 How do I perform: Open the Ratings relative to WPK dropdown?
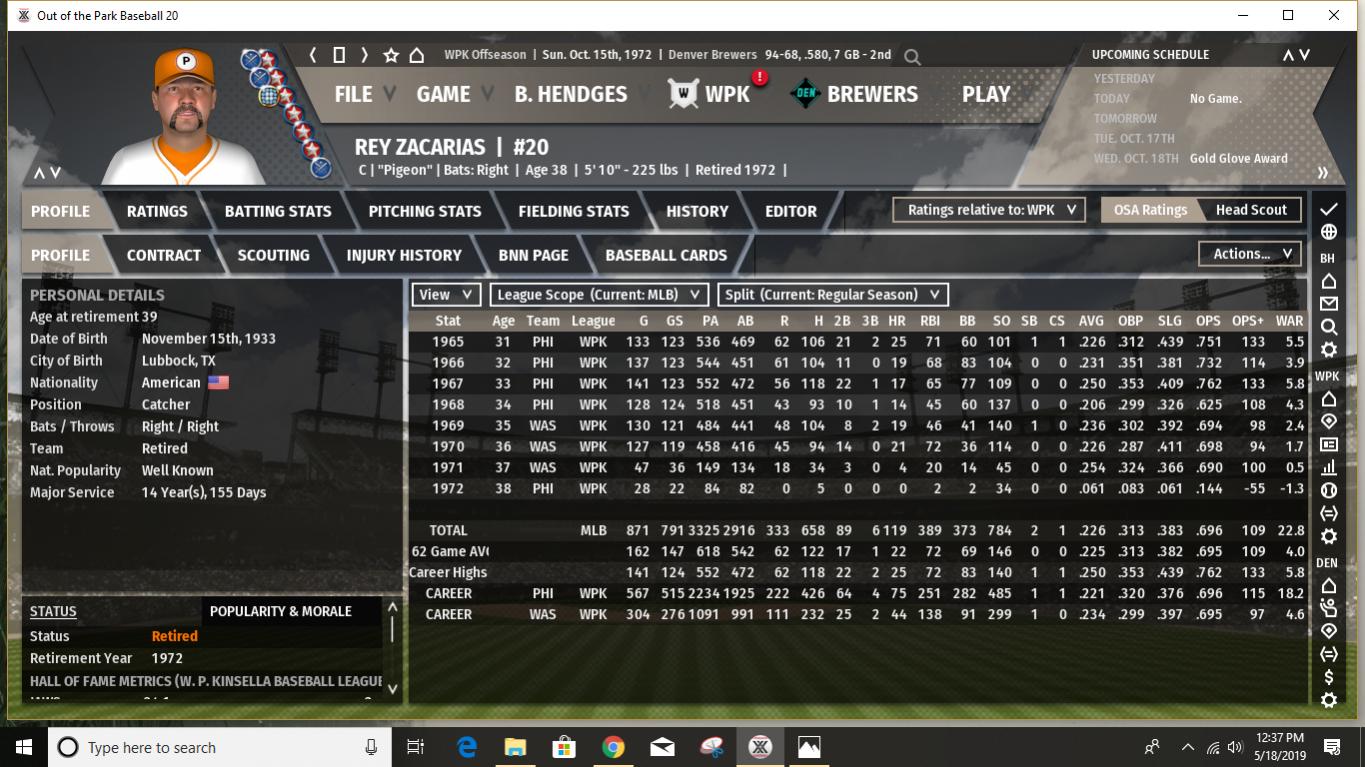990,210
